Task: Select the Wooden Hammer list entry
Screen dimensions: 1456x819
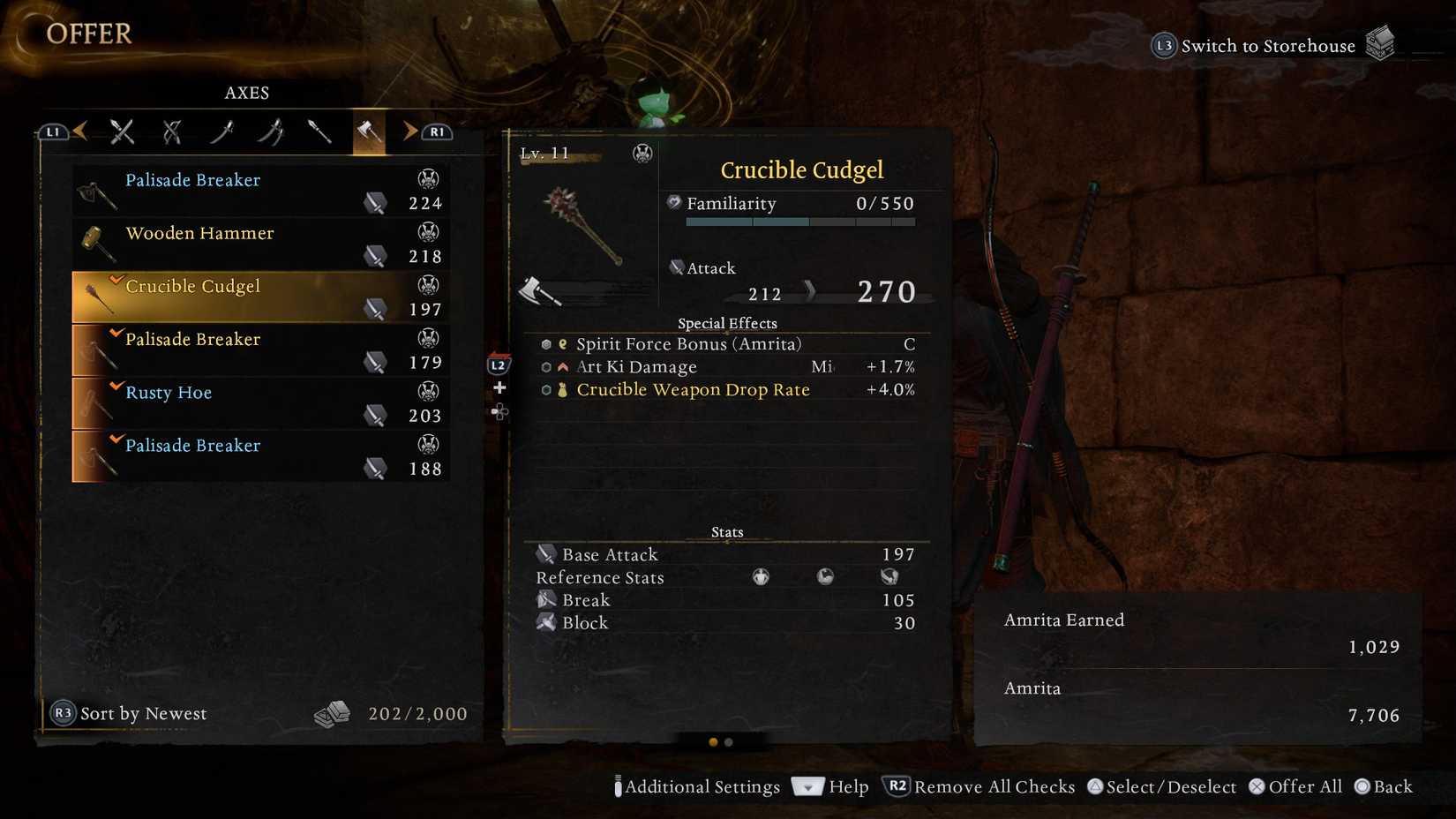Action: point(256,244)
